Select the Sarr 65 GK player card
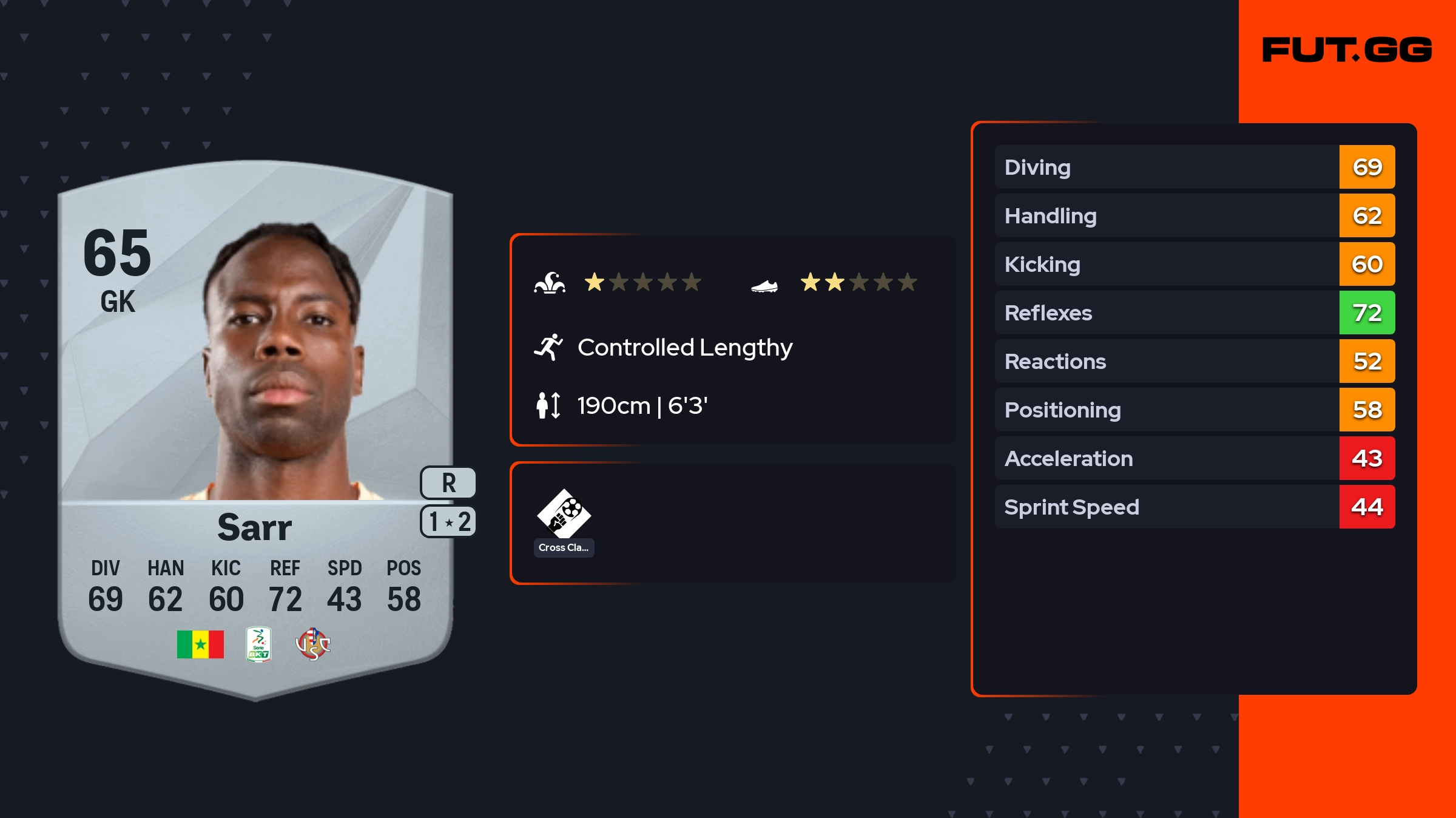 (255, 425)
